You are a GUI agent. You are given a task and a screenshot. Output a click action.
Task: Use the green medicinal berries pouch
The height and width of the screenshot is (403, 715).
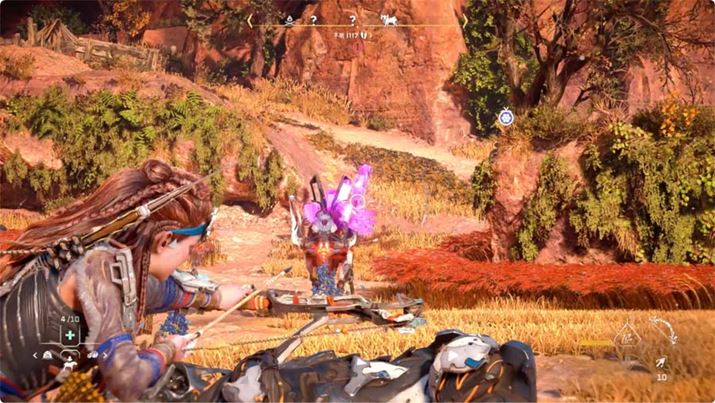coord(70,336)
